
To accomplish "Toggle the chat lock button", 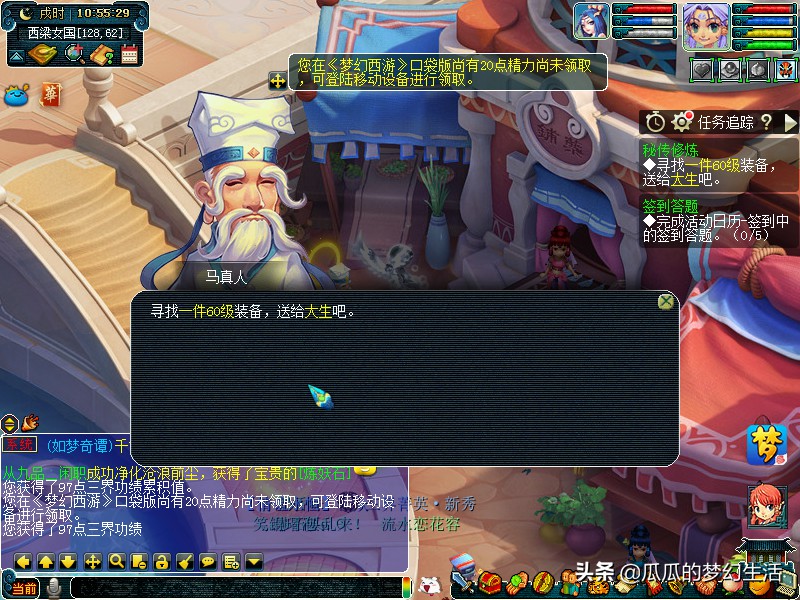I will [161, 561].
